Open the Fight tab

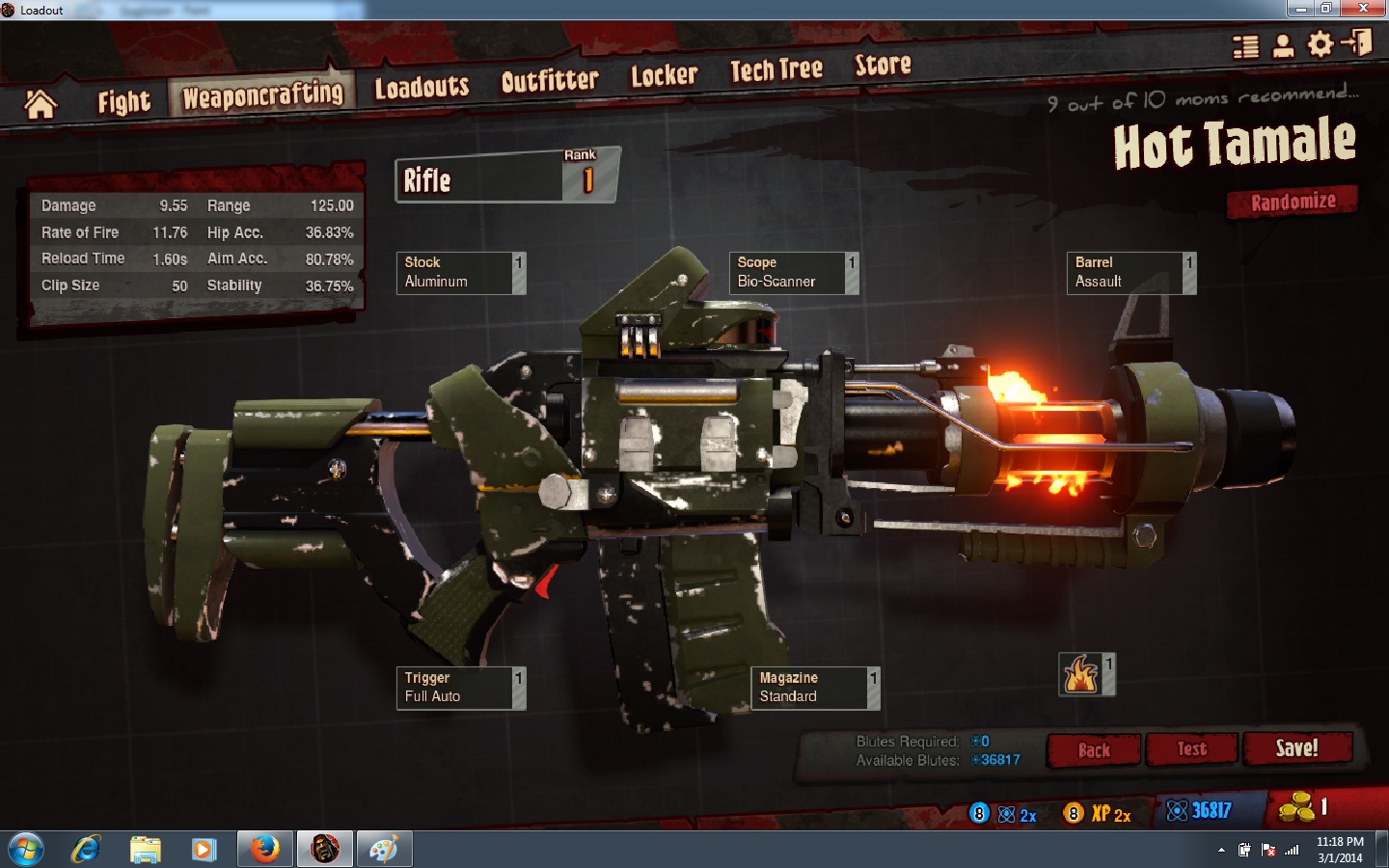coord(123,101)
